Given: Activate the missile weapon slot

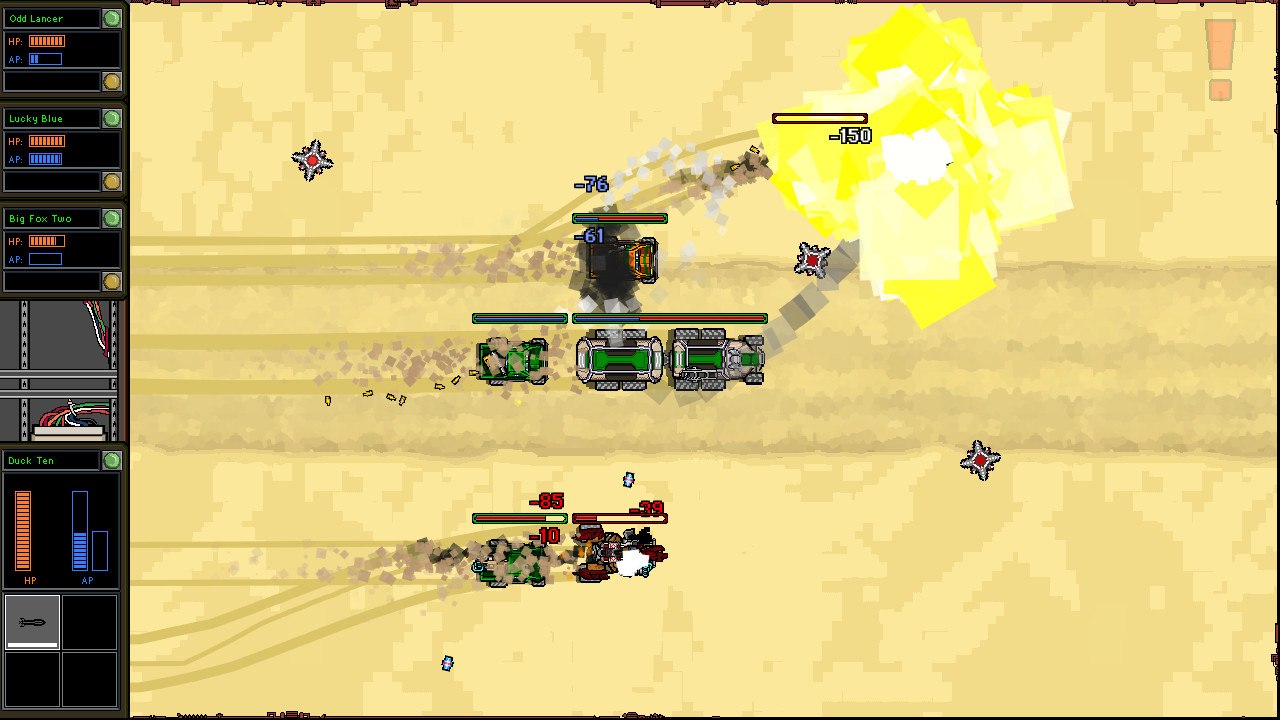Looking at the screenshot, I should pyautogui.click(x=32, y=622).
